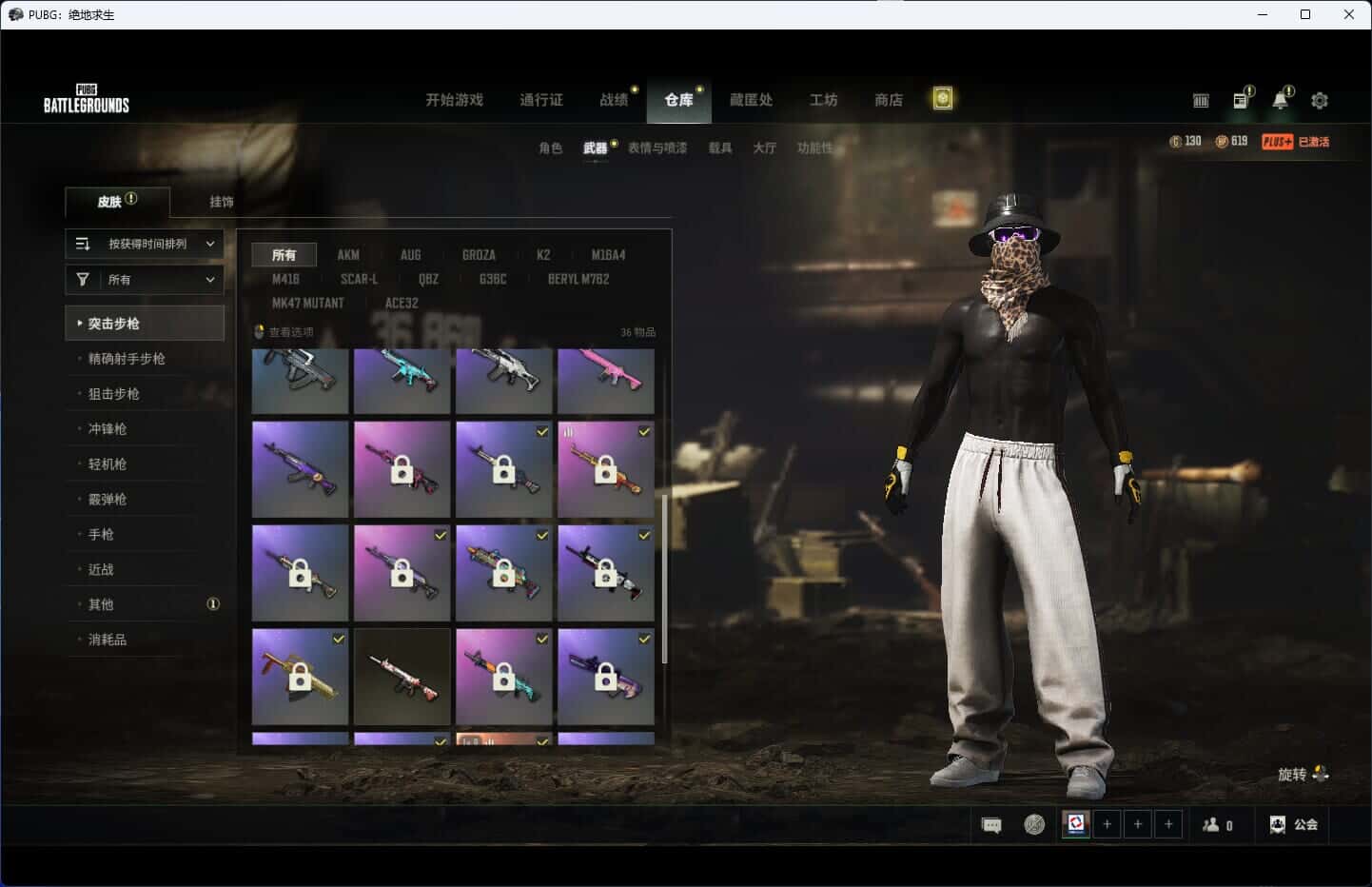
Task: Open the 公会 guild button
Action: coord(1294,825)
